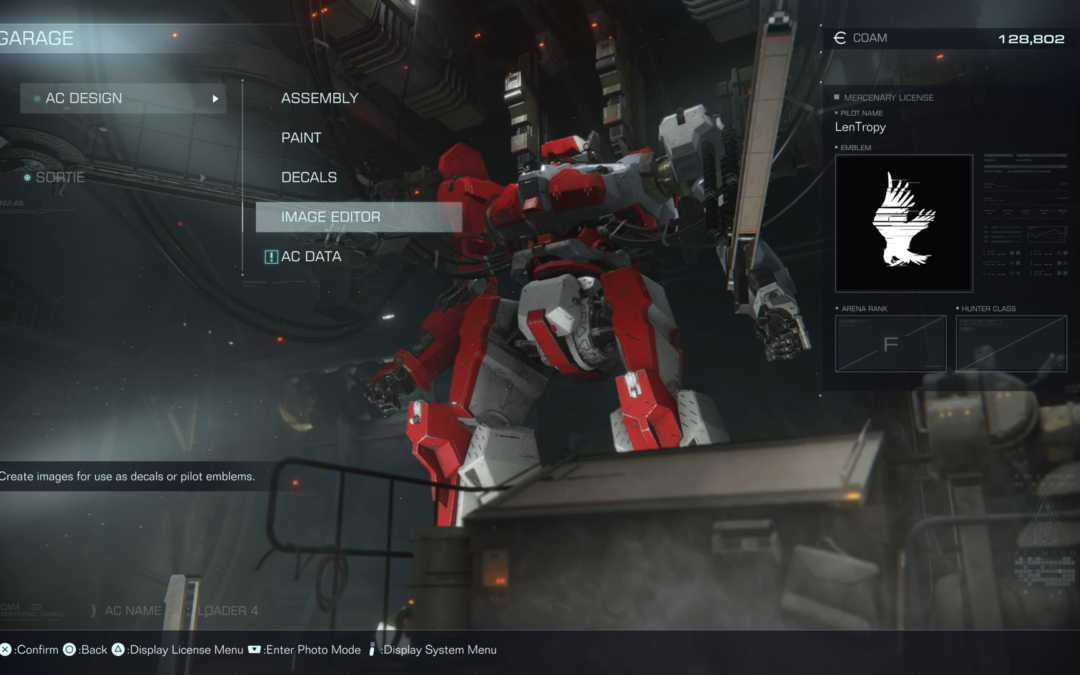
Task: Click the Hunter Class panel
Action: tap(1010, 344)
